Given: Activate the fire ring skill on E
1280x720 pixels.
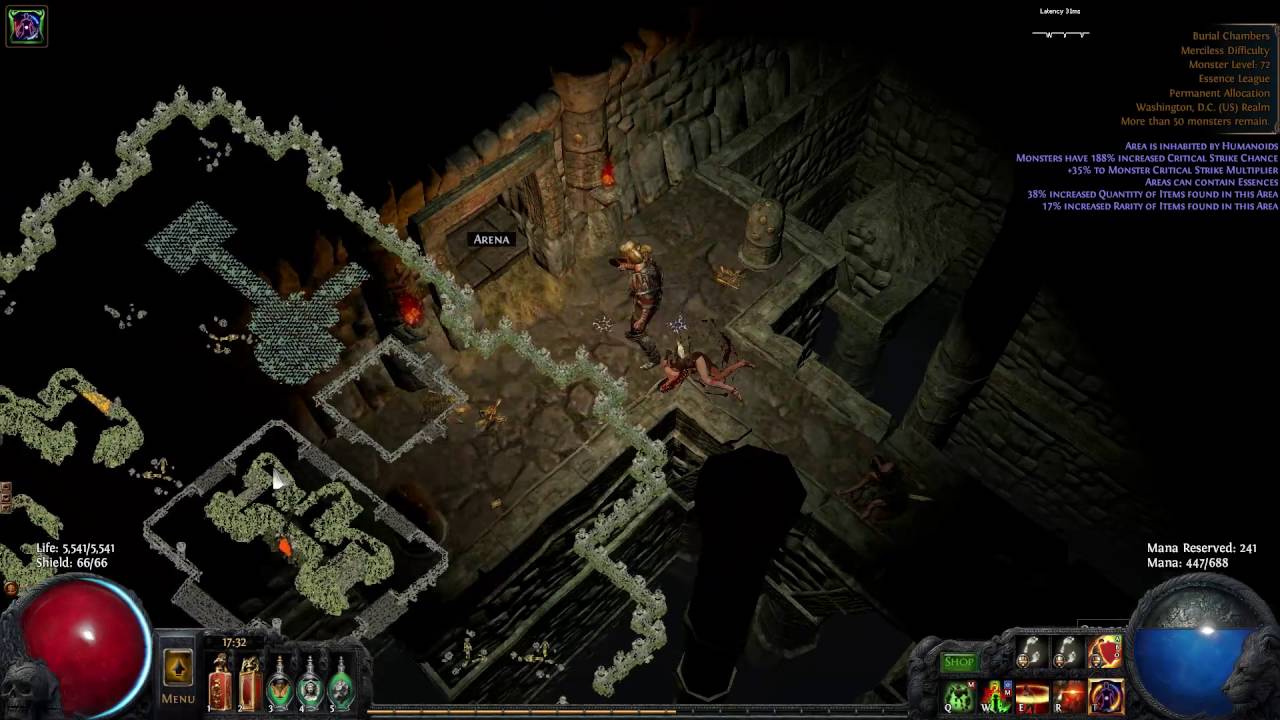Looking at the screenshot, I should 1032,696.
